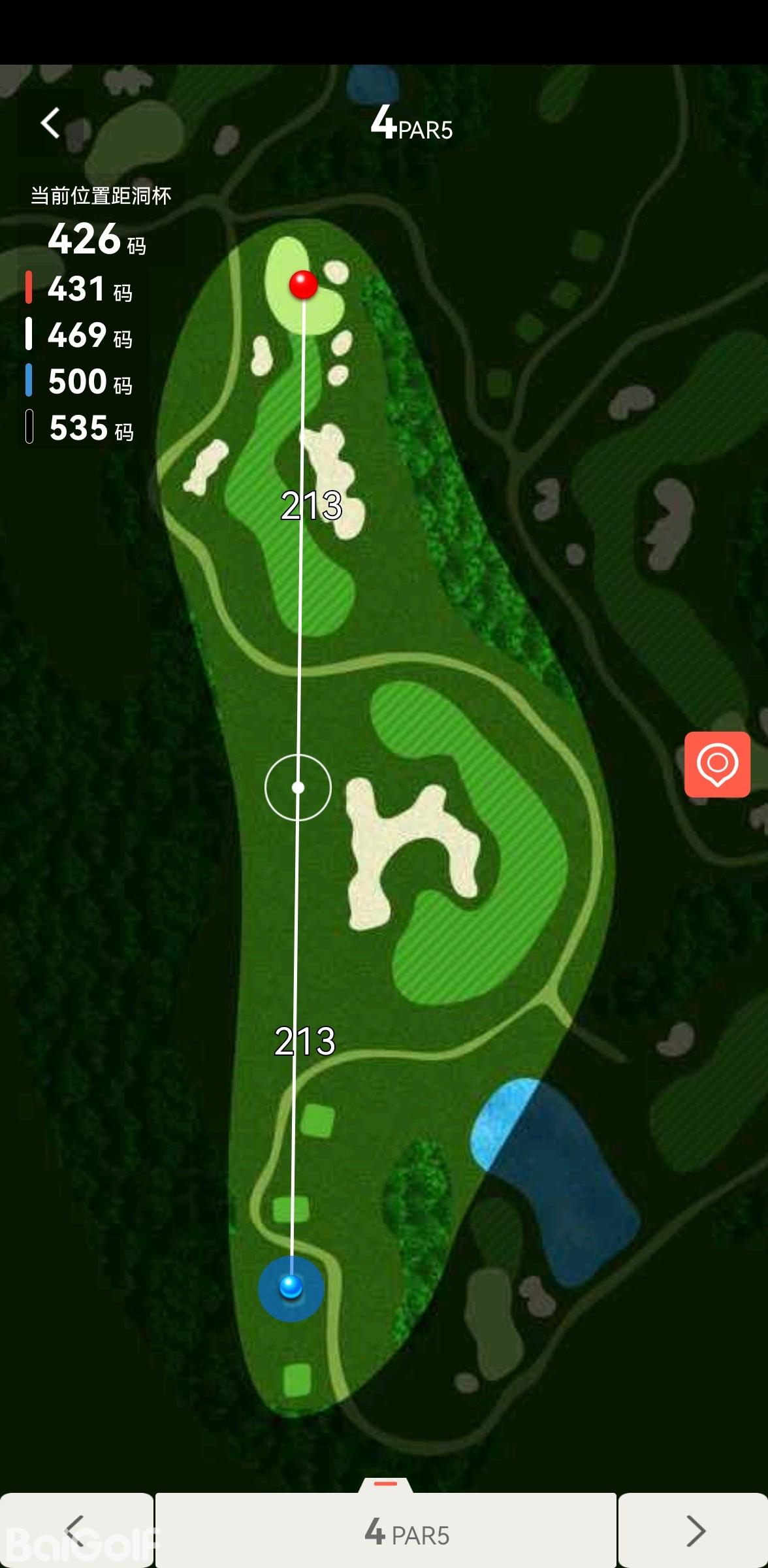This screenshot has height=1568, width=768.
Task: Choose the white tee 469 yards entry
Action: 80,335
